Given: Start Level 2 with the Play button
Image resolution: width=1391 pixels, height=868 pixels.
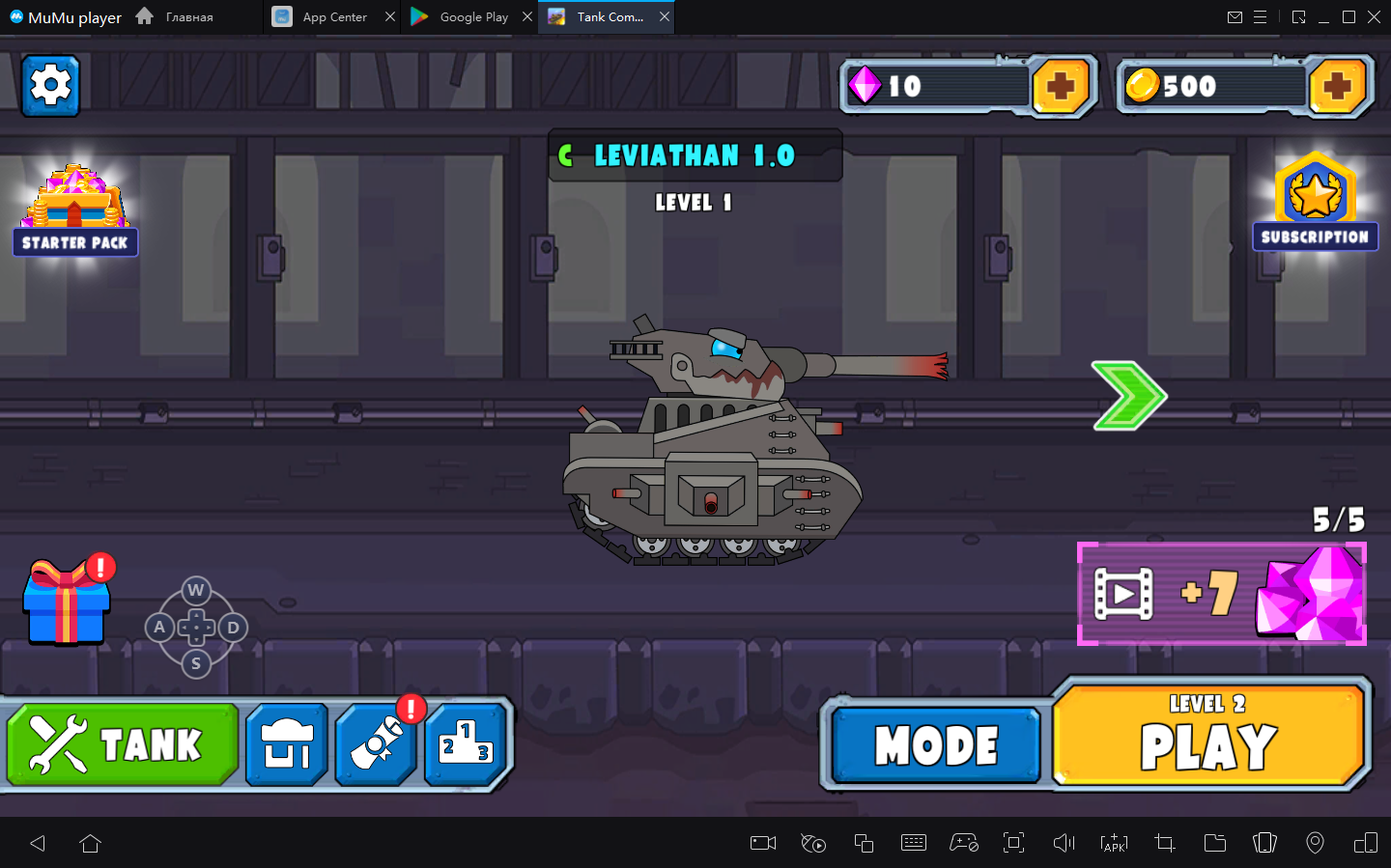Looking at the screenshot, I should pyautogui.click(x=1209, y=736).
